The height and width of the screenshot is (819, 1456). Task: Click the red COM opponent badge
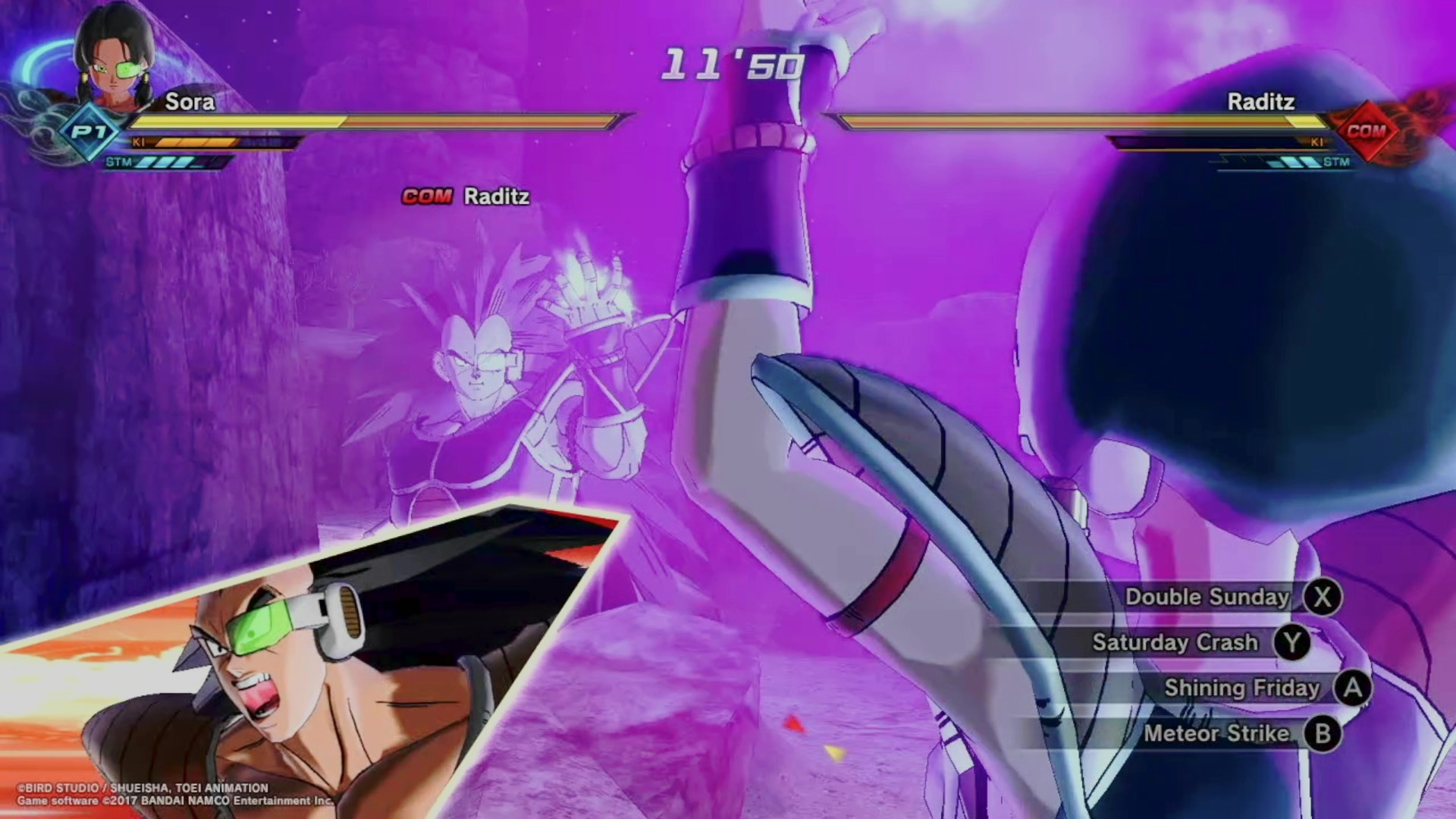click(1365, 131)
